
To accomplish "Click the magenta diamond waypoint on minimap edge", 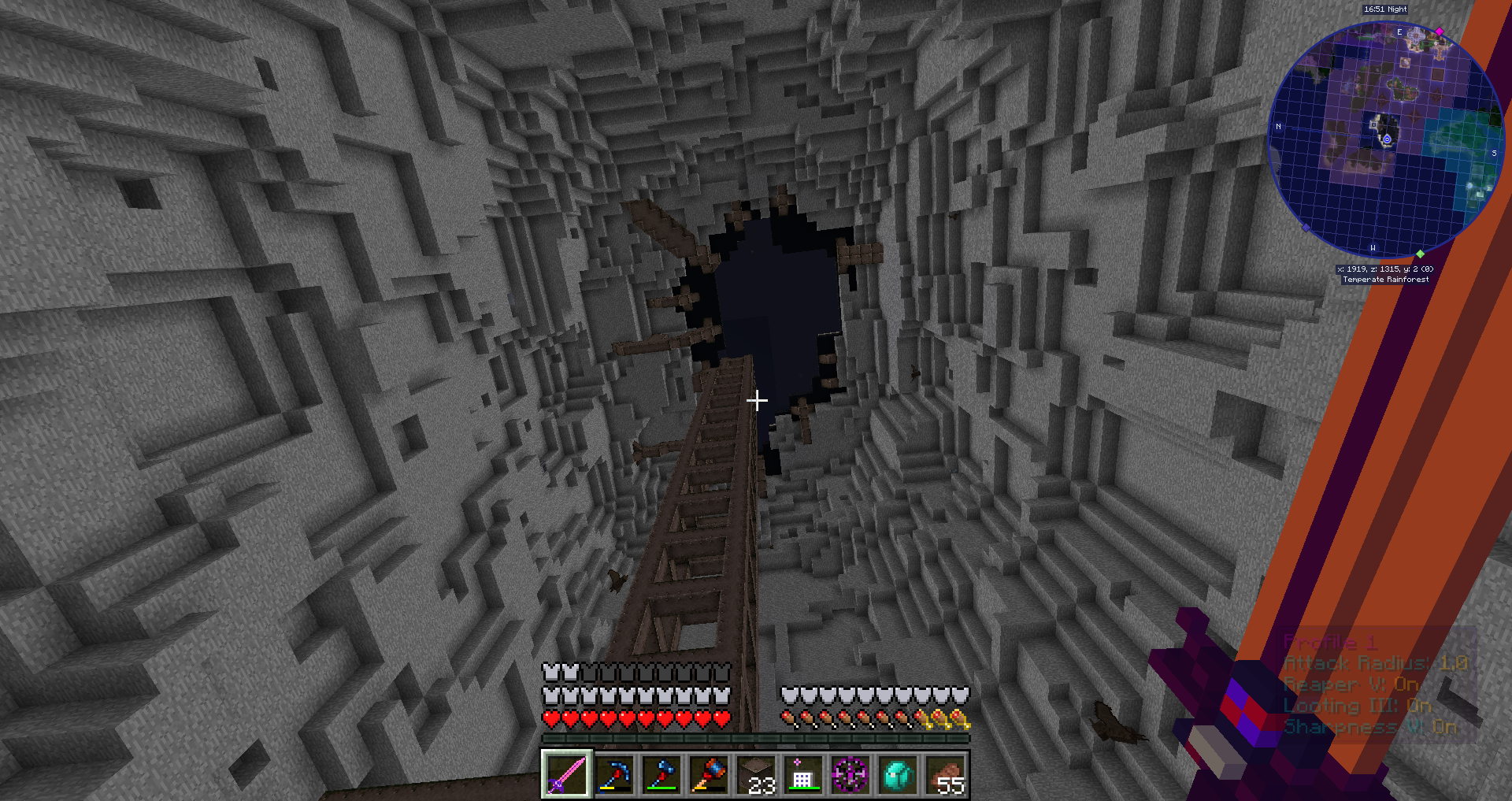I will click(x=1440, y=32).
